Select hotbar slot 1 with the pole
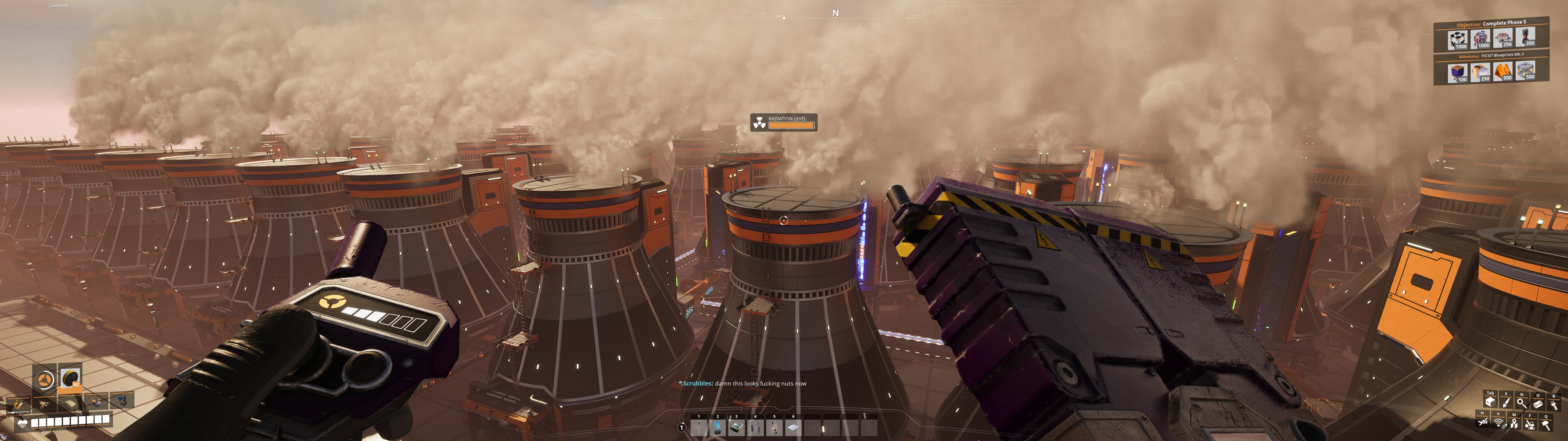The height and width of the screenshot is (441, 1568). (699, 428)
